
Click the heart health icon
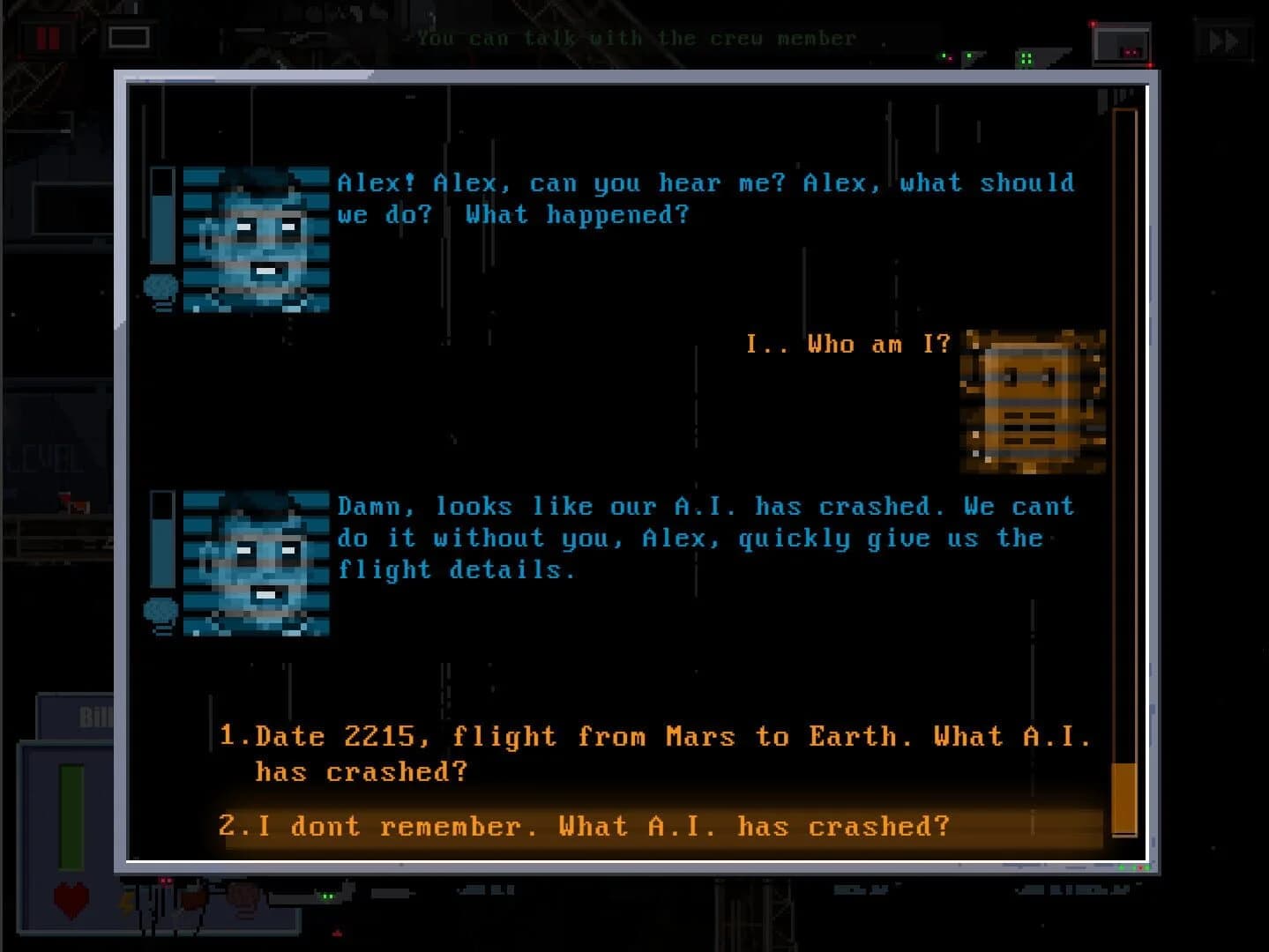(x=69, y=902)
